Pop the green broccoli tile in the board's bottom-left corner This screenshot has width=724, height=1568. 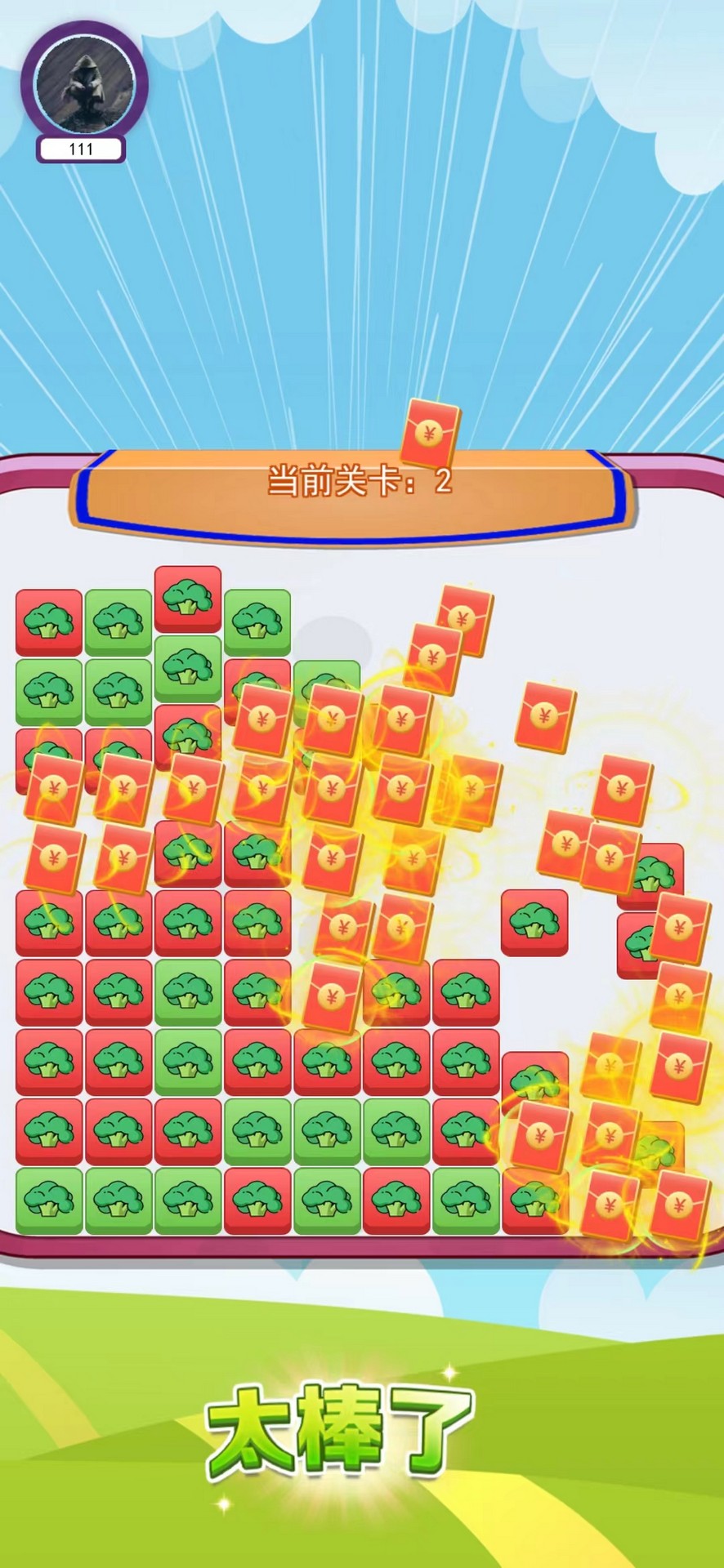click(x=49, y=1200)
